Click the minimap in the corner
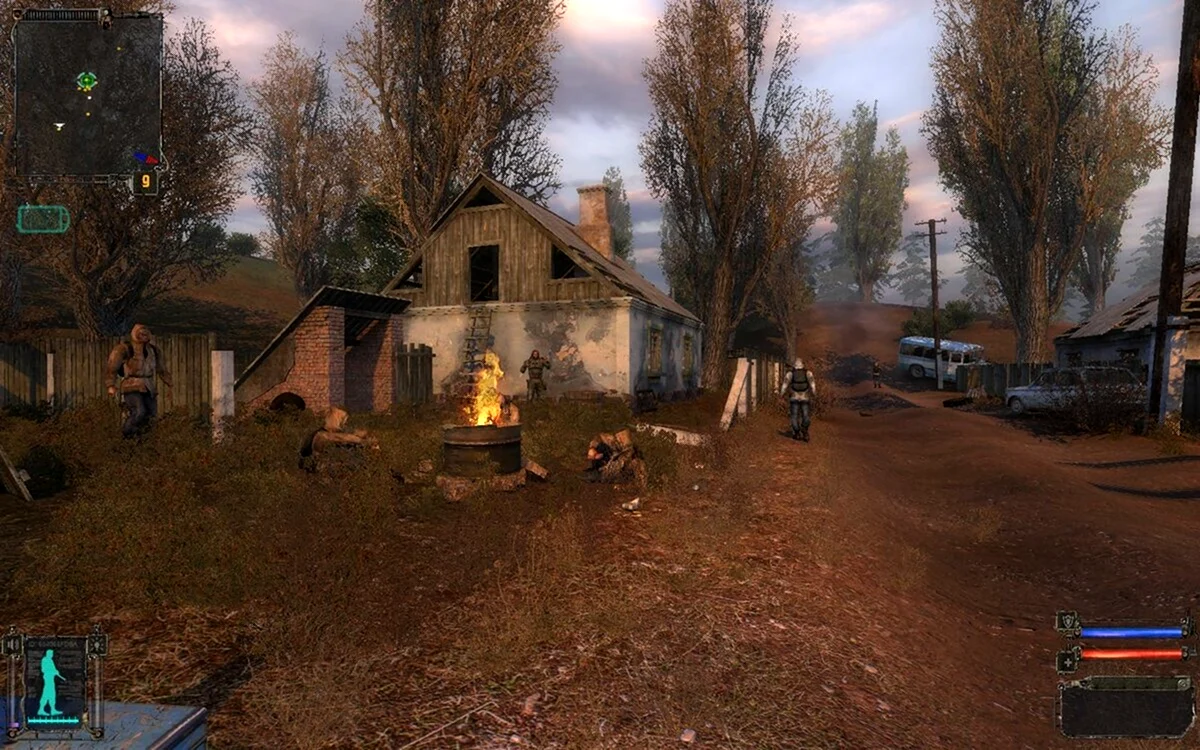Image resolution: width=1200 pixels, height=750 pixels. 88,95
